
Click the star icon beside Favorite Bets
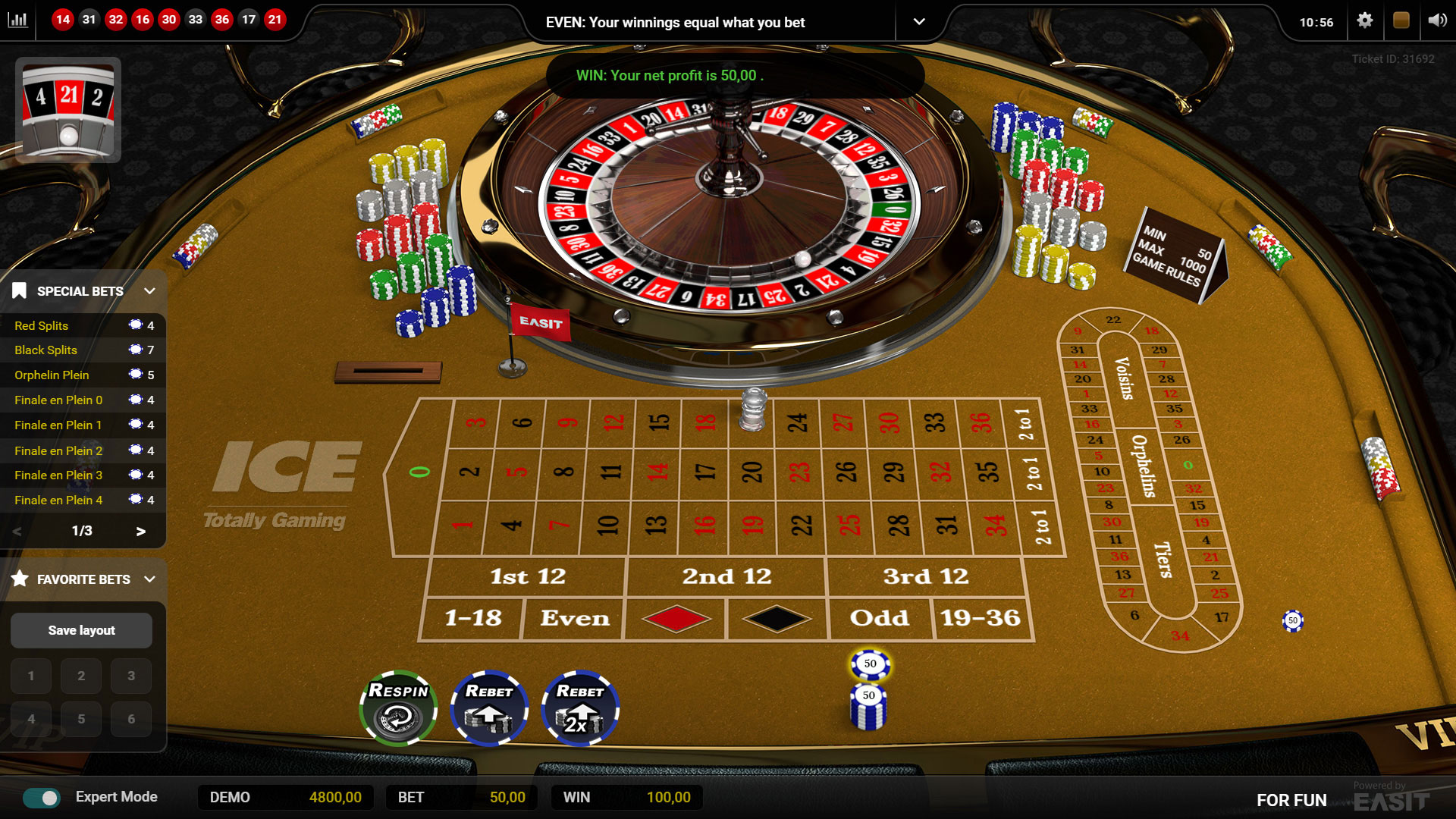20,579
